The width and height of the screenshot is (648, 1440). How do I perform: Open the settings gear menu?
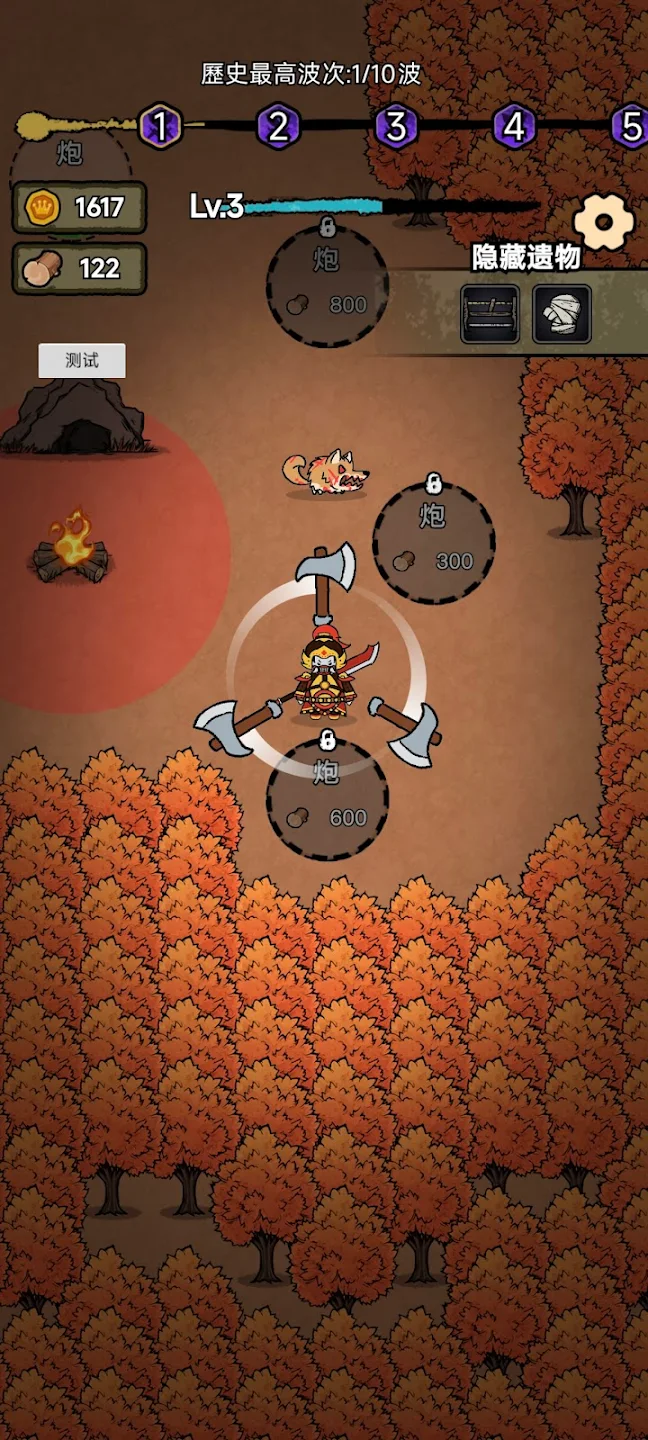[x=604, y=222]
